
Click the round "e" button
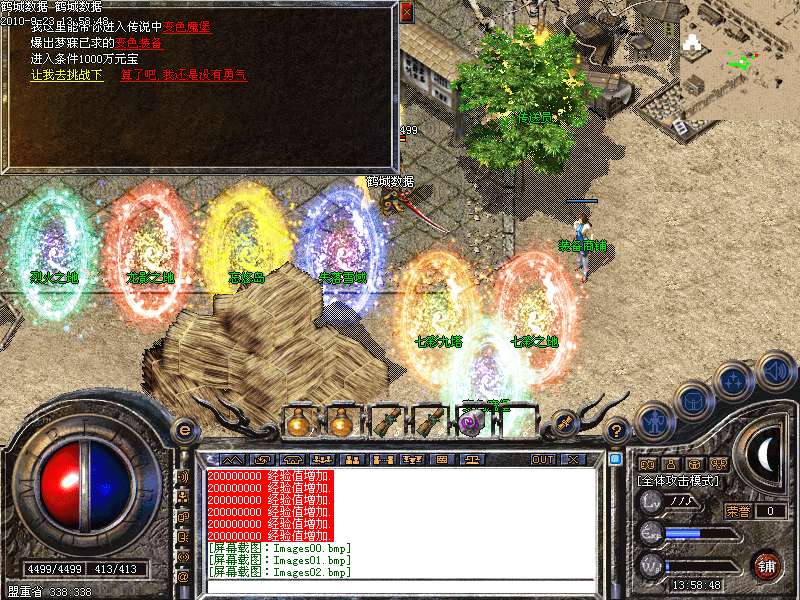coord(184,430)
